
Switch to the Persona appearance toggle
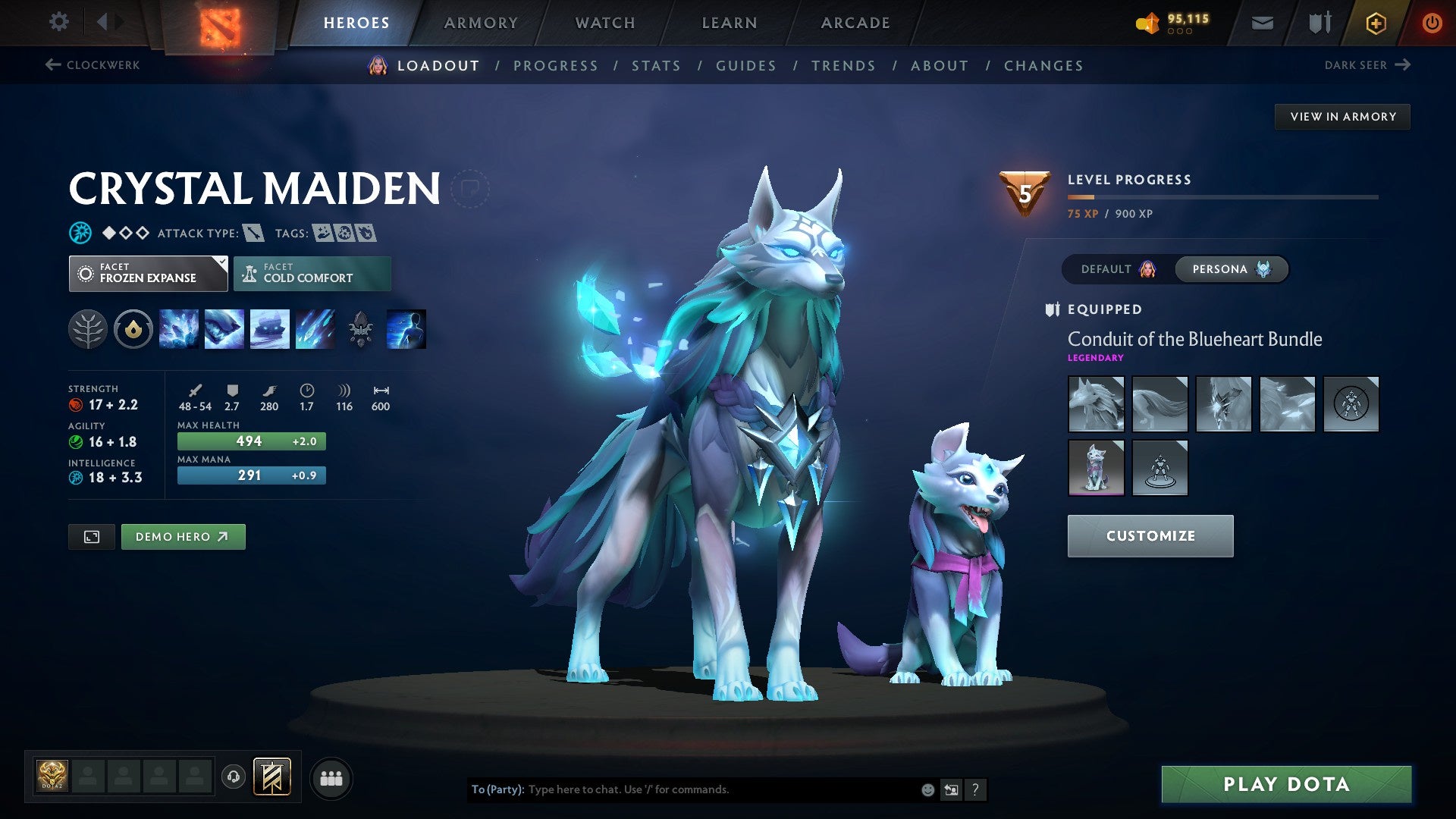point(1230,269)
